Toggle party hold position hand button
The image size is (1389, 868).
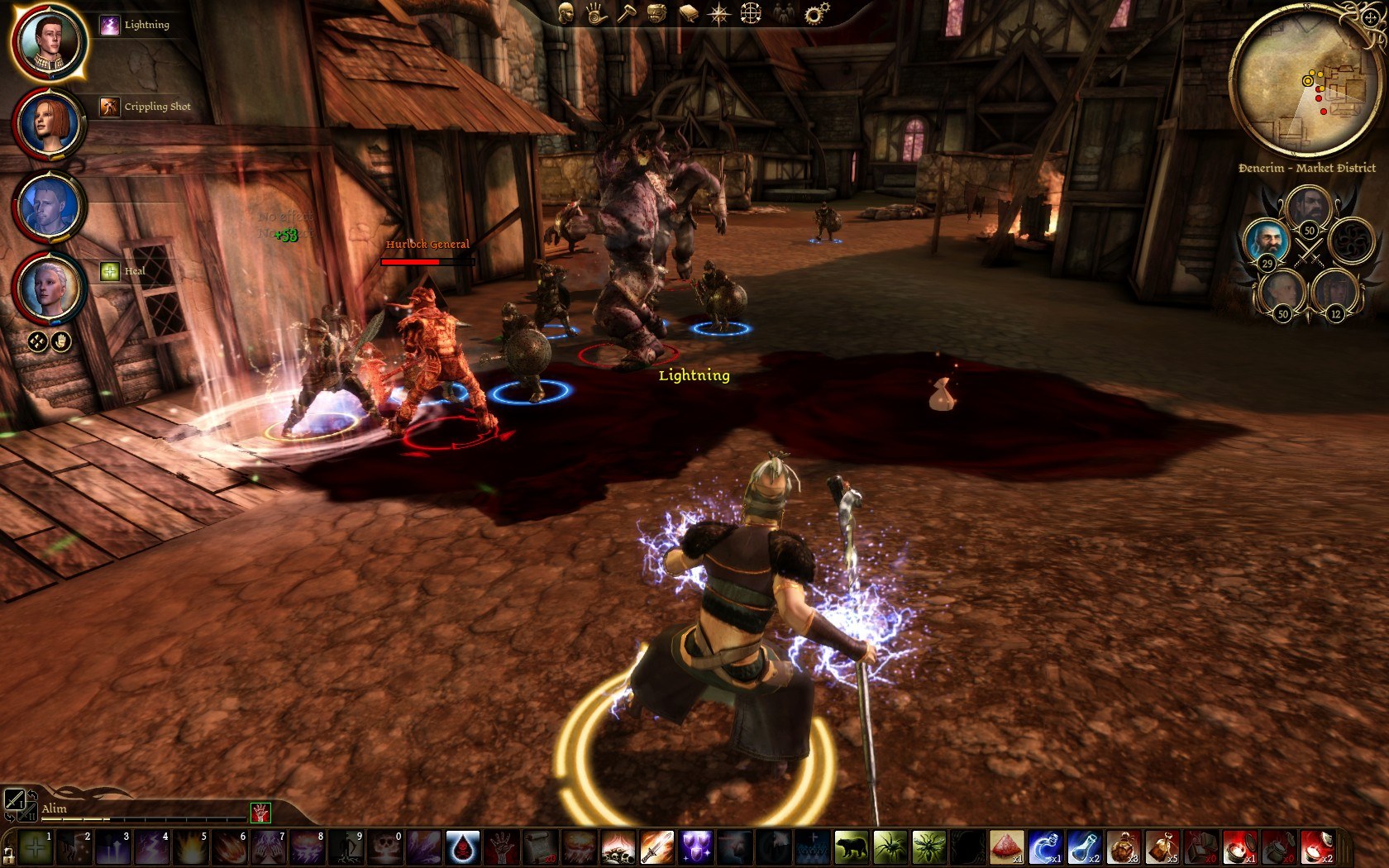pyautogui.click(x=61, y=341)
